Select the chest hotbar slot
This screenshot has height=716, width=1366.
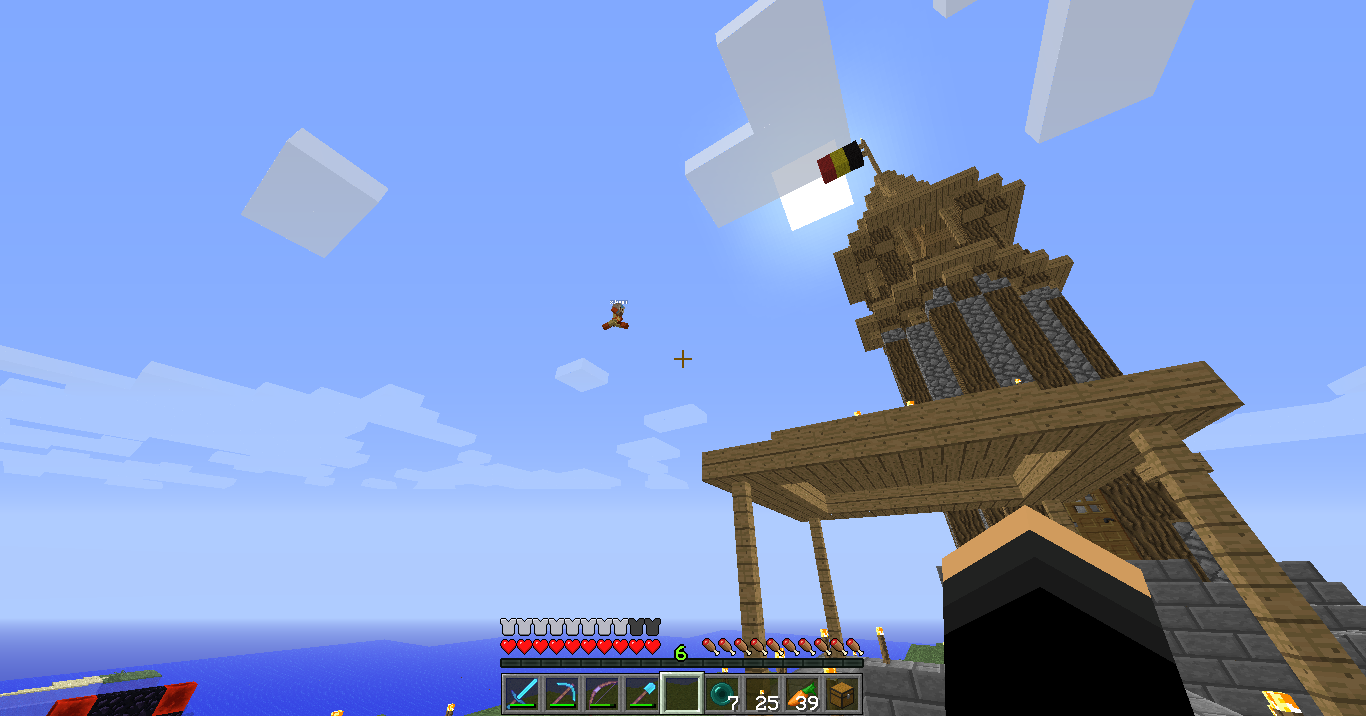pos(842,693)
